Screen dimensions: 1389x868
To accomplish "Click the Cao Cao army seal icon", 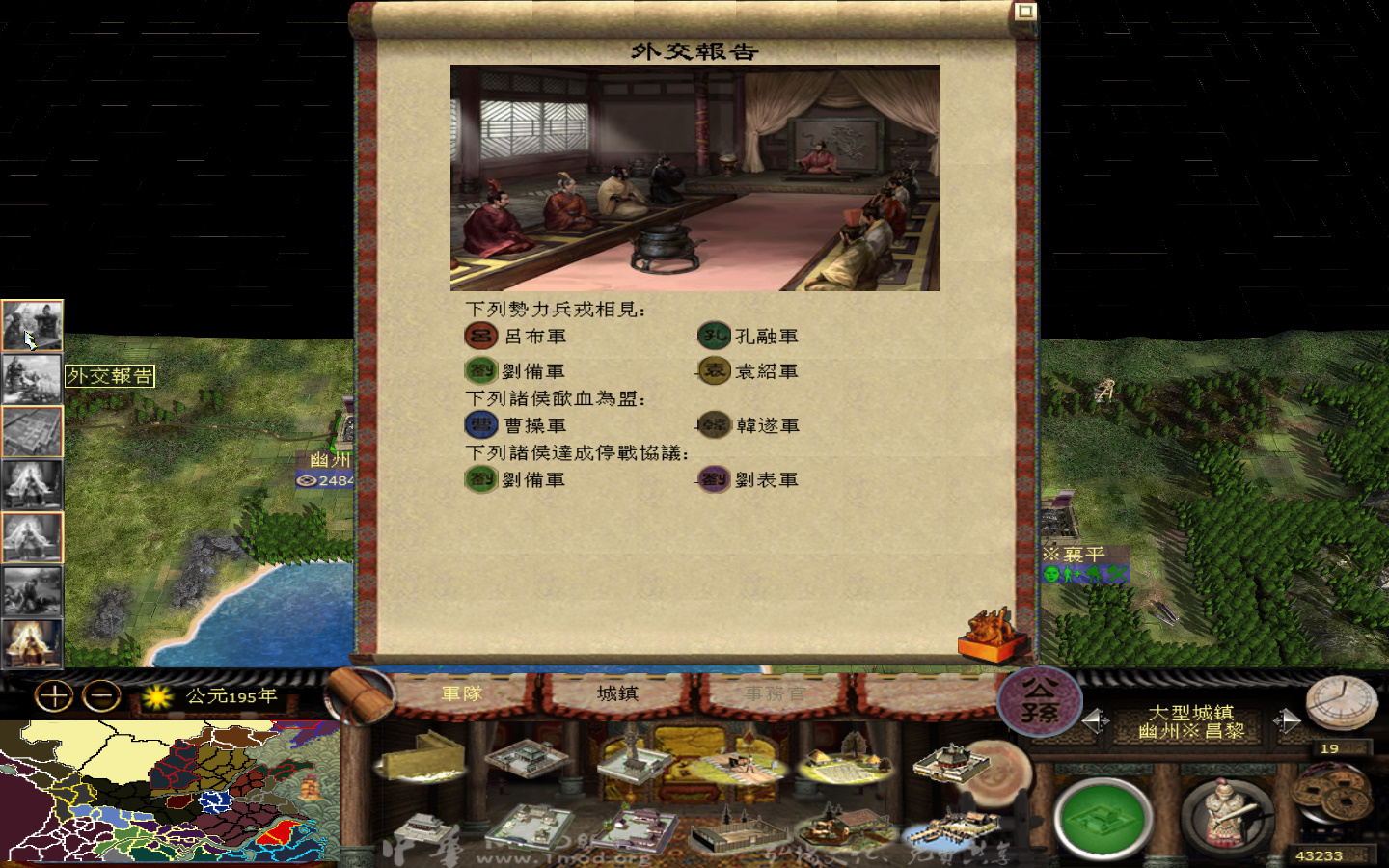I will tap(479, 425).
